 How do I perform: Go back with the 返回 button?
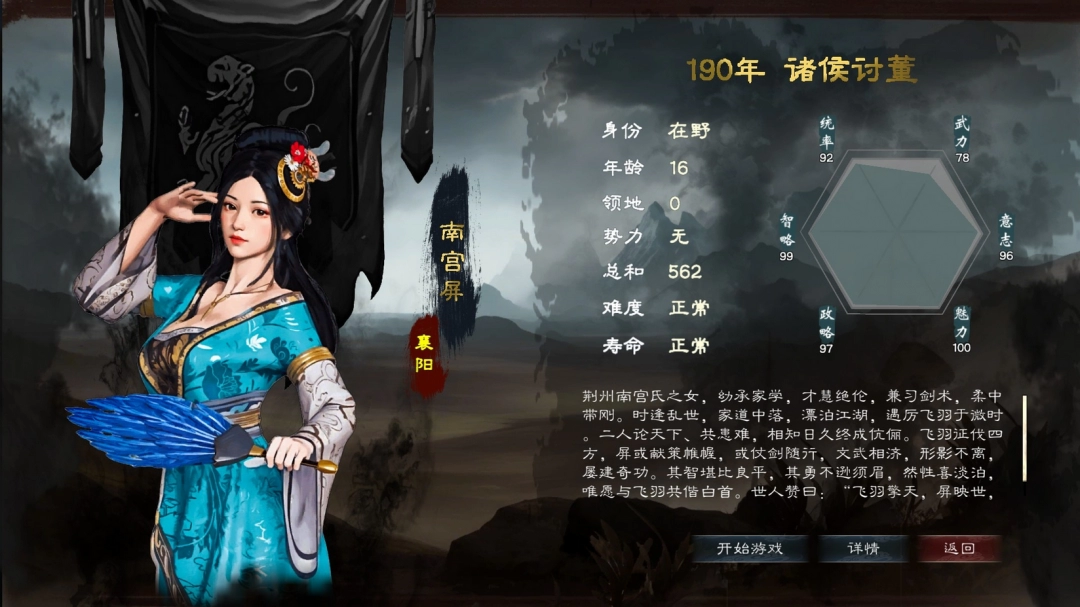pos(958,548)
